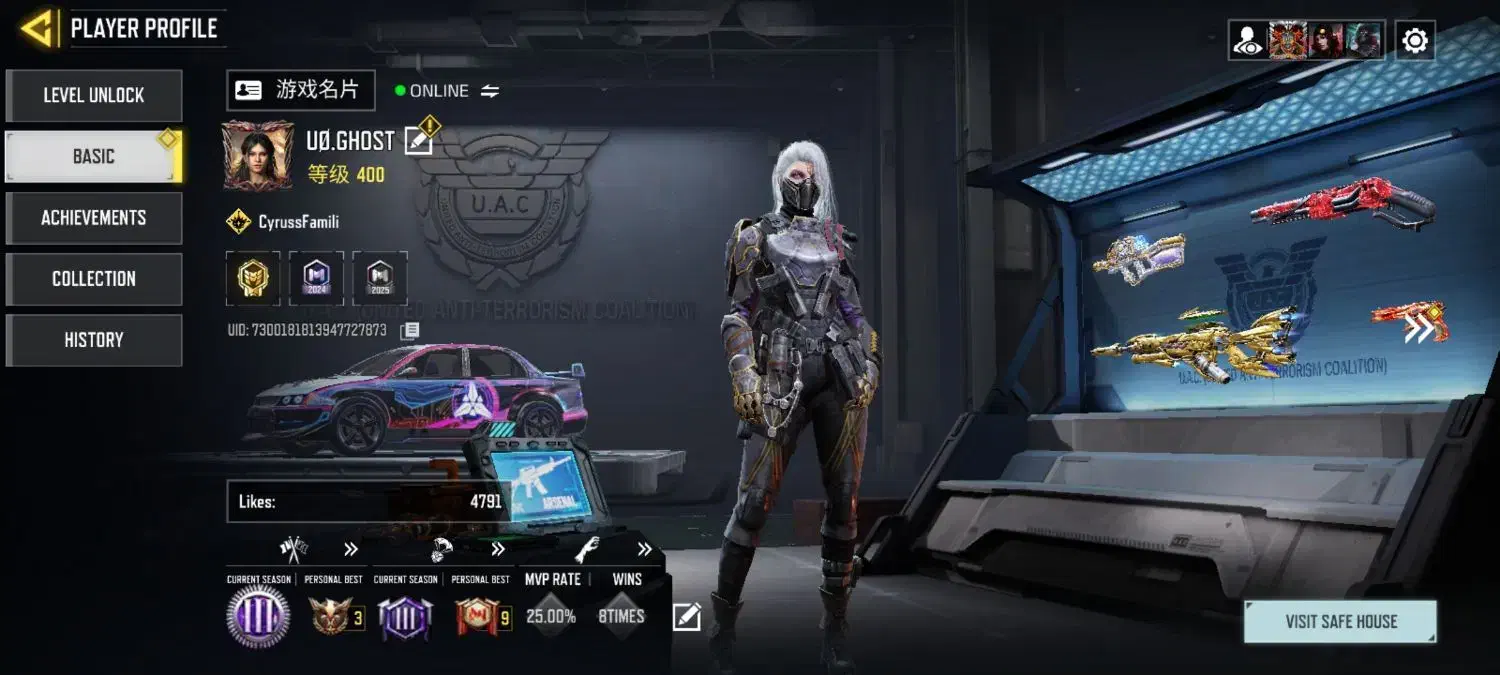Open the Collection tab
This screenshot has height=675, width=1500.
(94, 279)
